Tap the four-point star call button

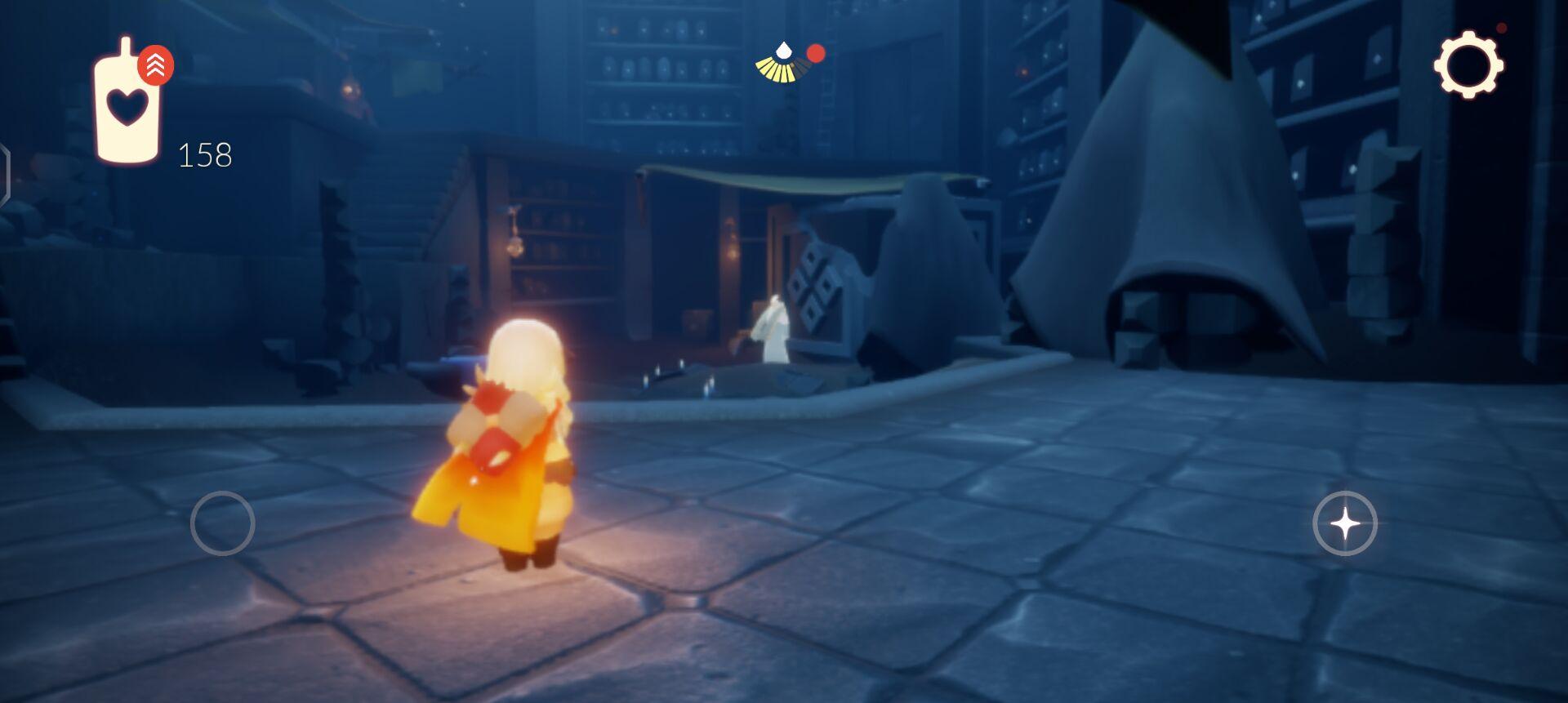click(x=1344, y=523)
